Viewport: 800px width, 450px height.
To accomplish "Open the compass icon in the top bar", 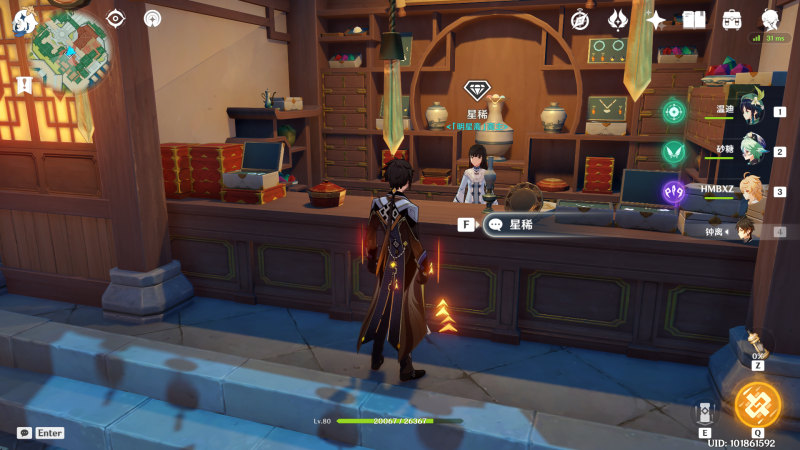I will coord(580,19).
